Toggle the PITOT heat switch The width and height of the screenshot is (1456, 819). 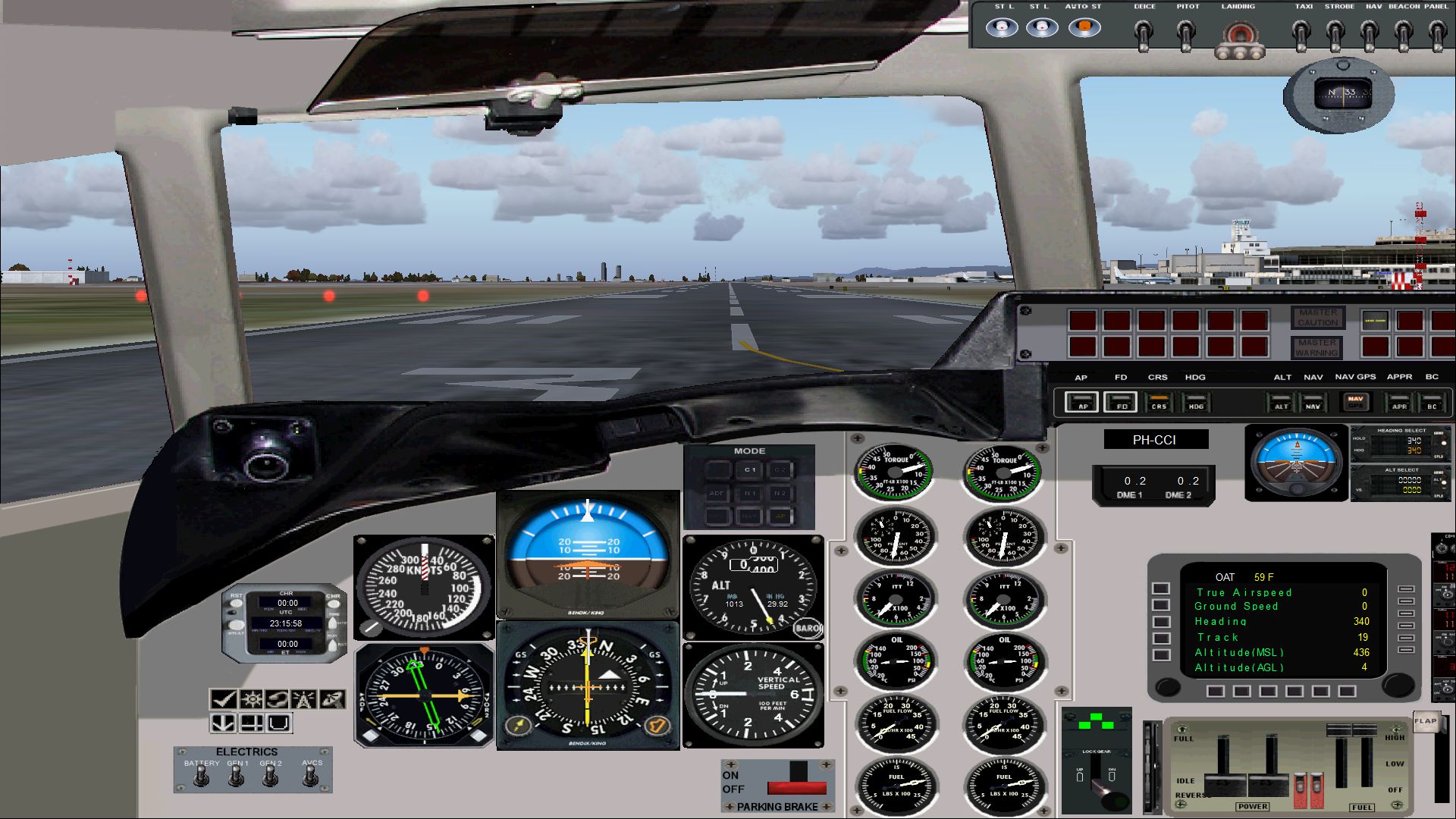click(x=1186, y=33)
